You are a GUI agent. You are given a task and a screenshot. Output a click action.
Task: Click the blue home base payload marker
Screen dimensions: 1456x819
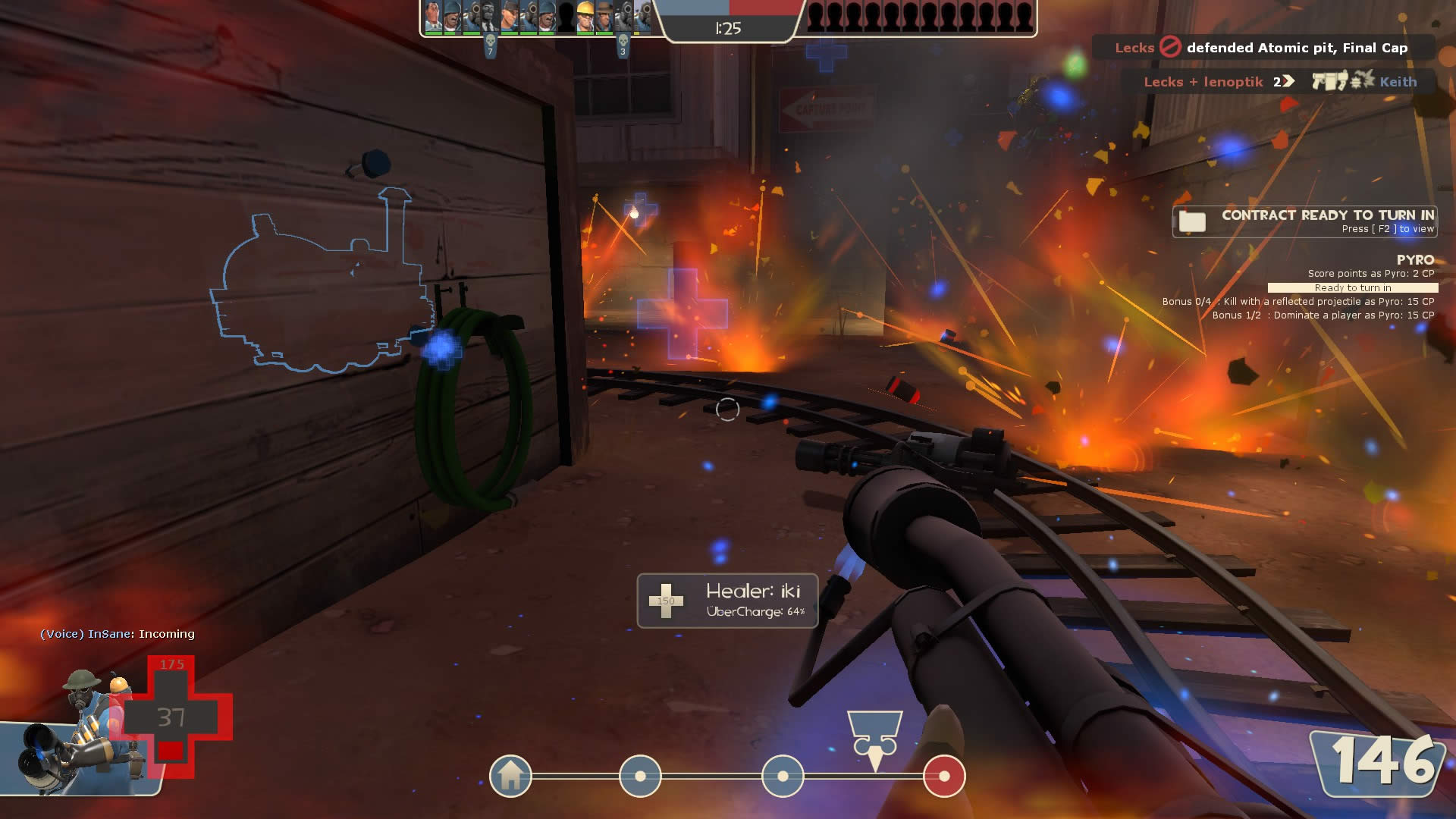pos(510,776)
